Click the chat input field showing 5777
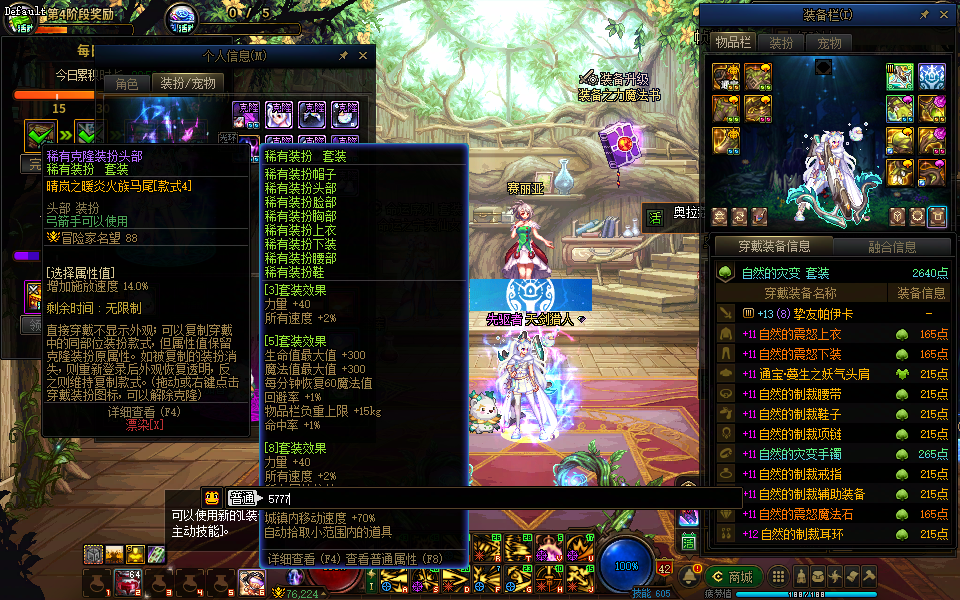 click(x=500, y=498)
